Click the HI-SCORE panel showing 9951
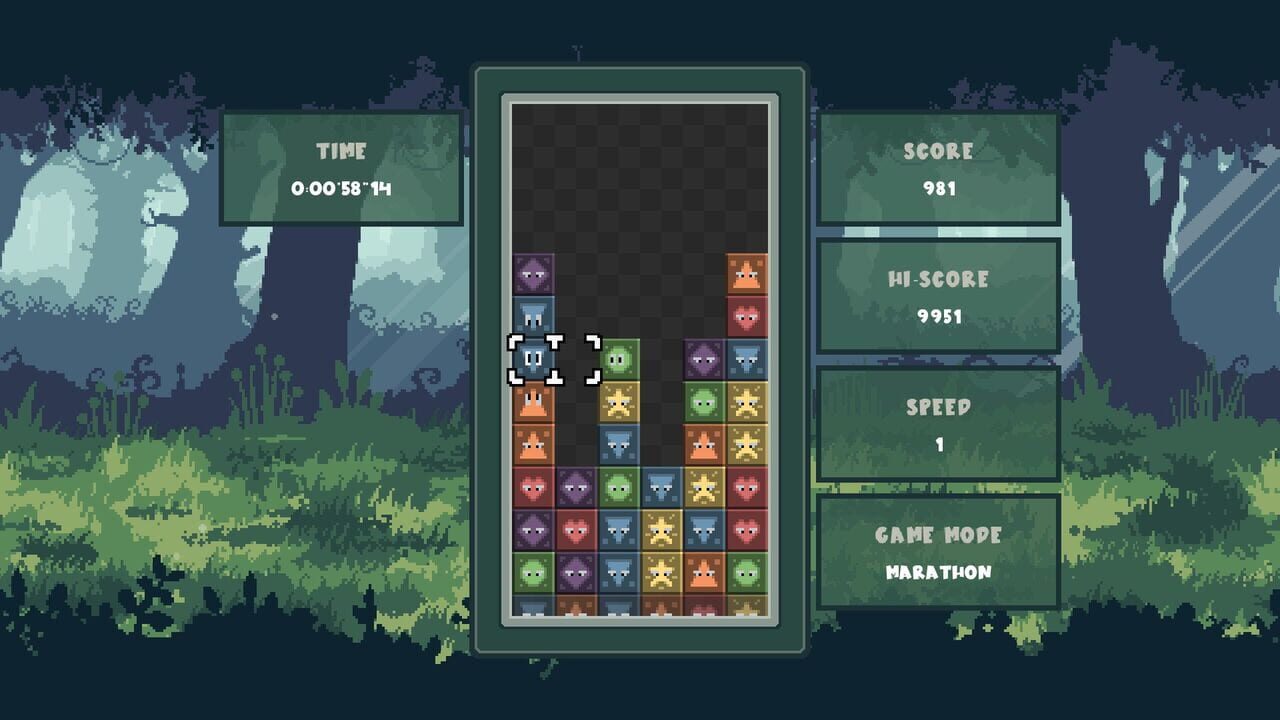1280x720 pixels. tap(940, 293)
